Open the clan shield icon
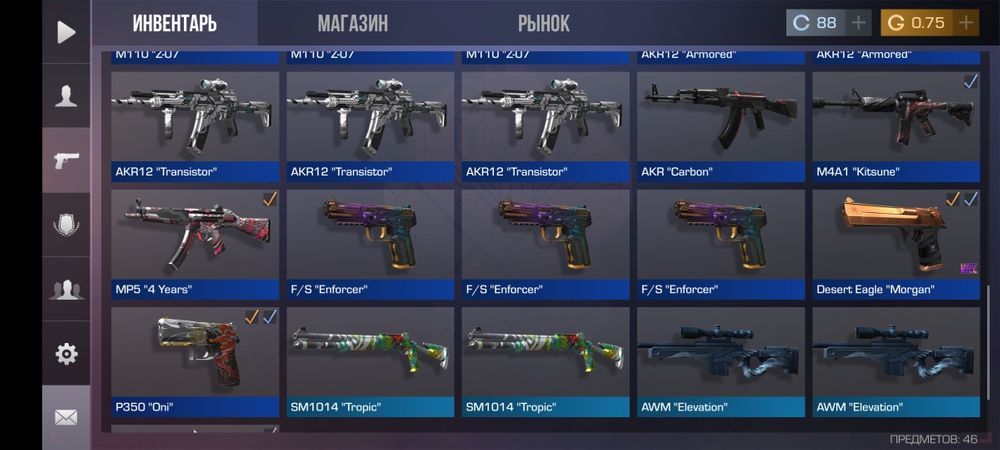Screen dimensions: 1000x450 point(66,225)
